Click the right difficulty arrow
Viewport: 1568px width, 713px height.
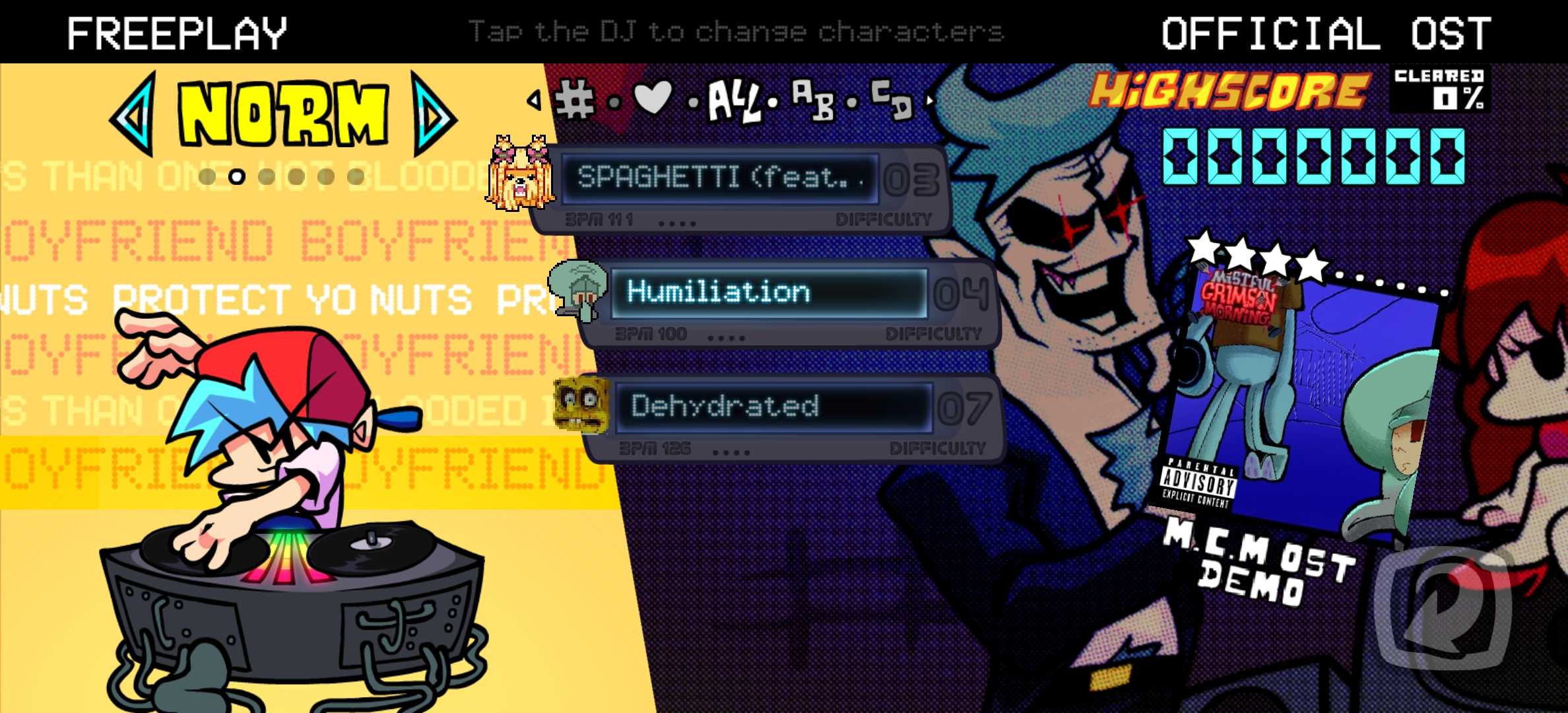433,115
